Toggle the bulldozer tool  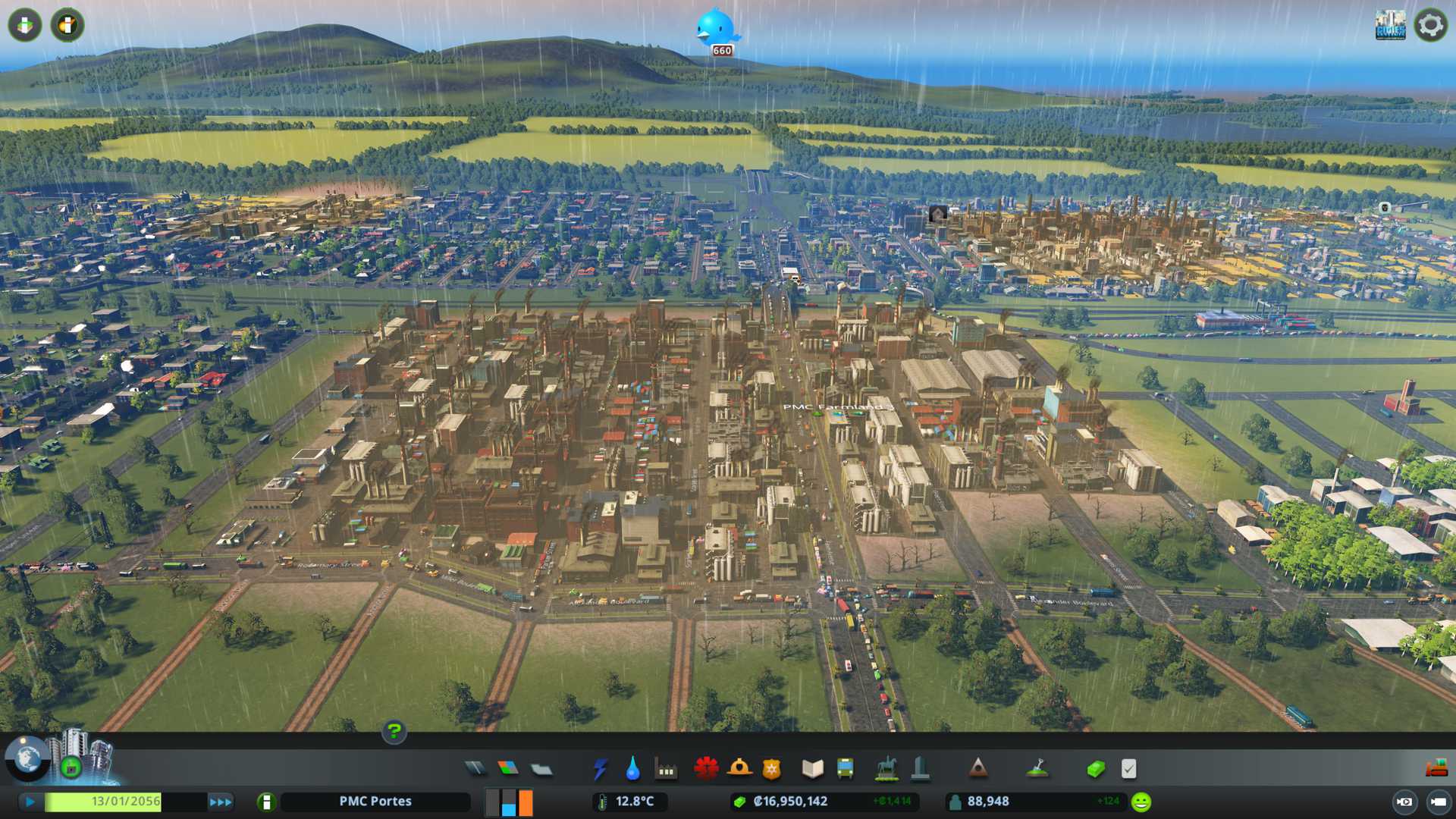click(1436, 769)
